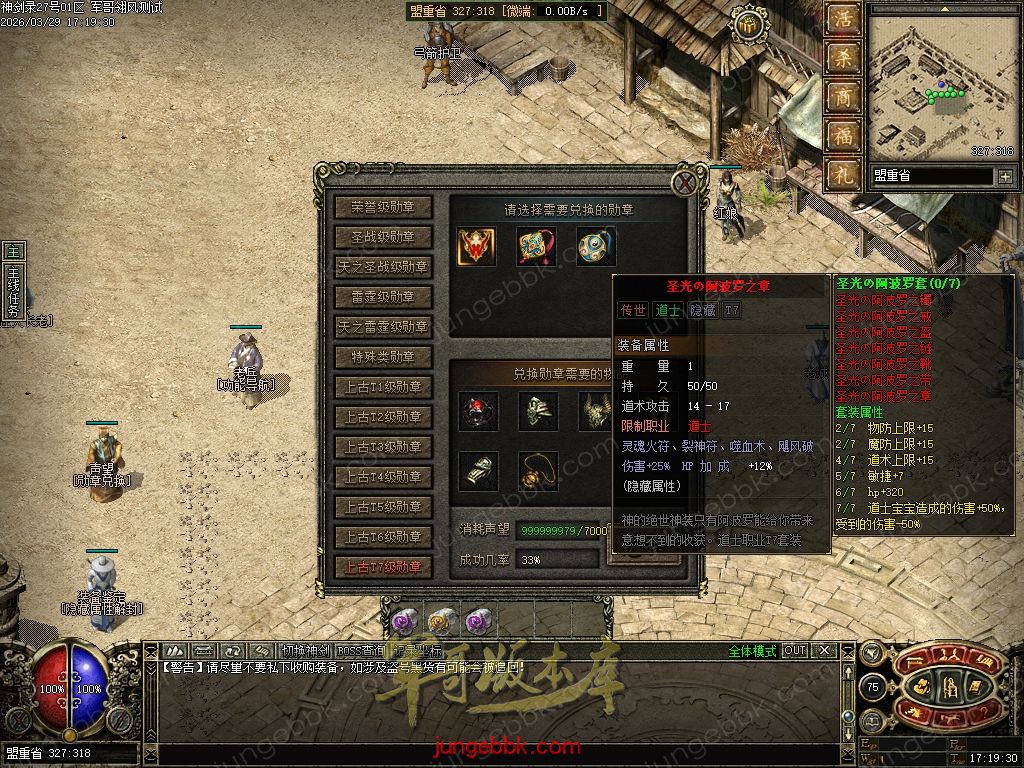
Task: Select the red winged crest medal
Action: click(x=477, y=247)
